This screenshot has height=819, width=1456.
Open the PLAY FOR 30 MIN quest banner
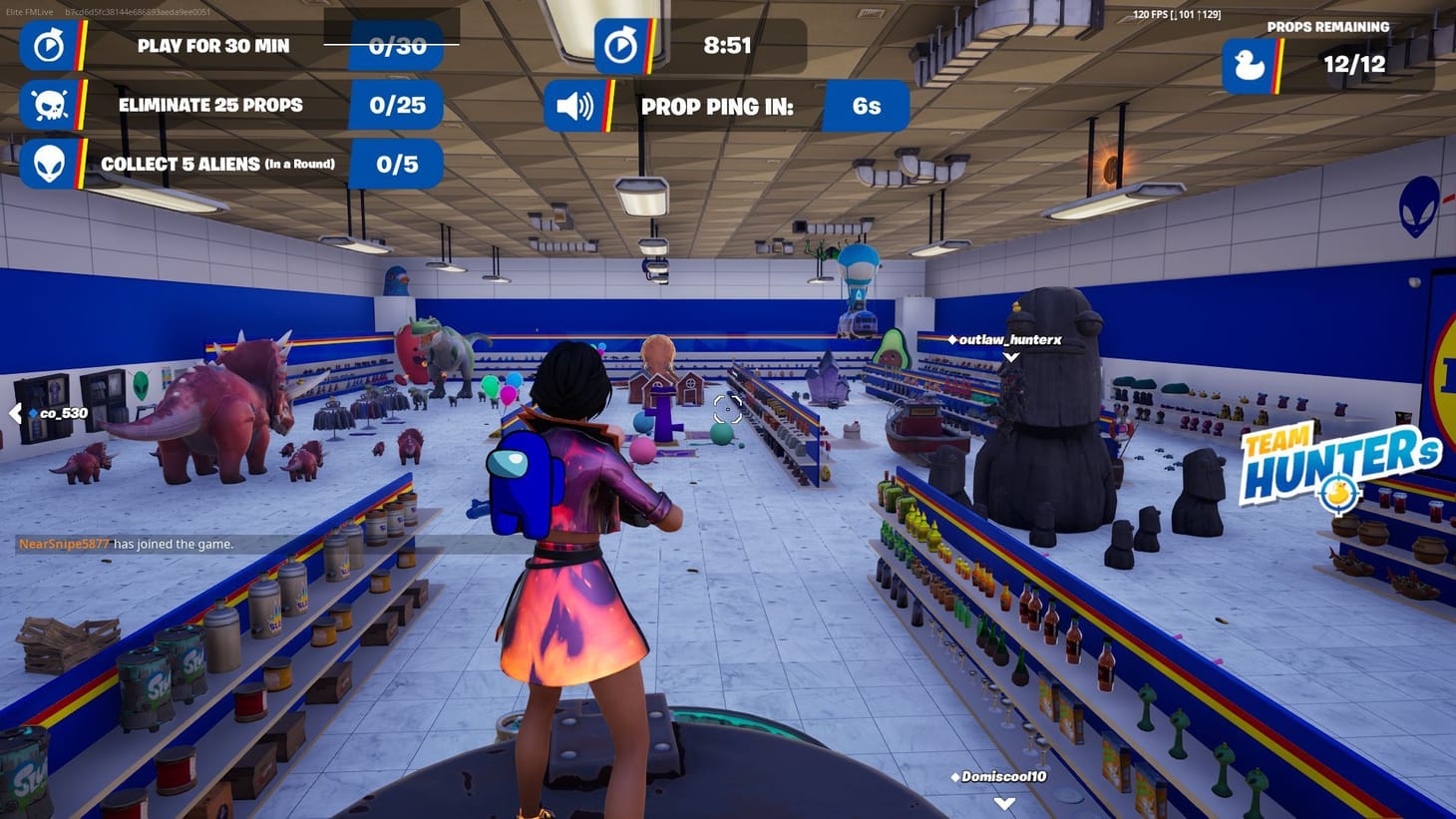(x=212, y=46)
